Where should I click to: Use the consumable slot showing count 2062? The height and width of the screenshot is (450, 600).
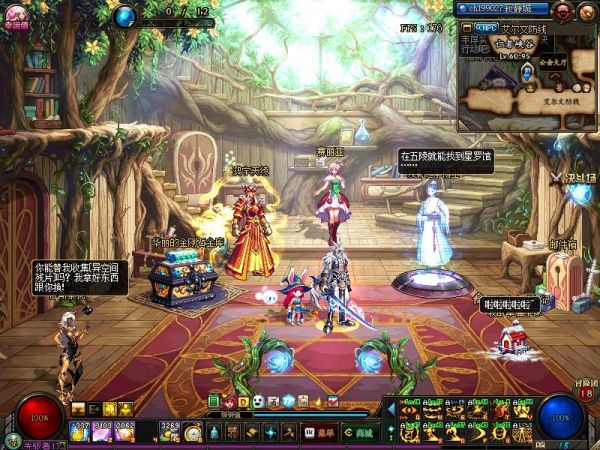point(125,431)
